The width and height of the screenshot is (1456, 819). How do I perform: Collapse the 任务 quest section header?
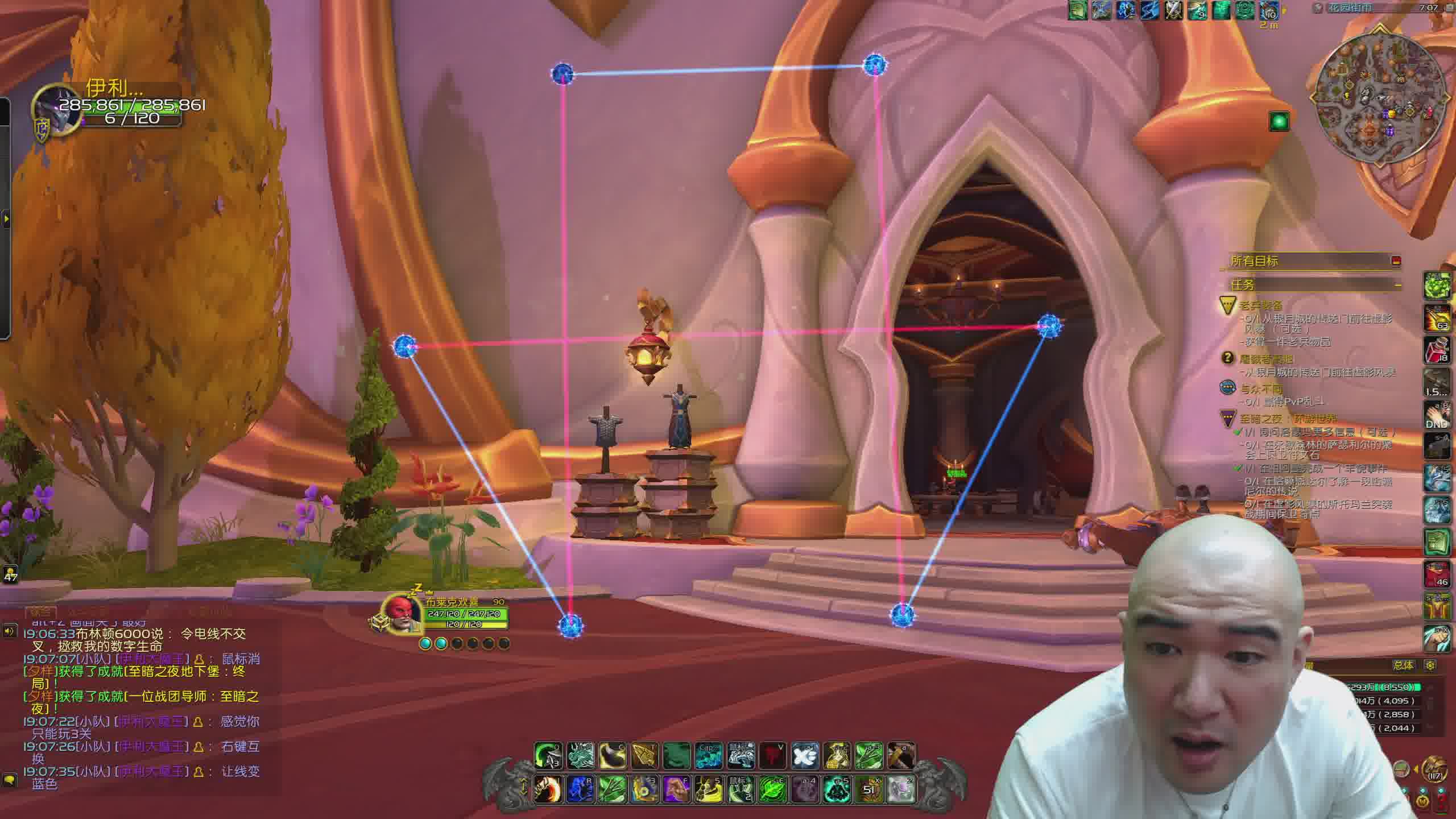point(1397,284)
